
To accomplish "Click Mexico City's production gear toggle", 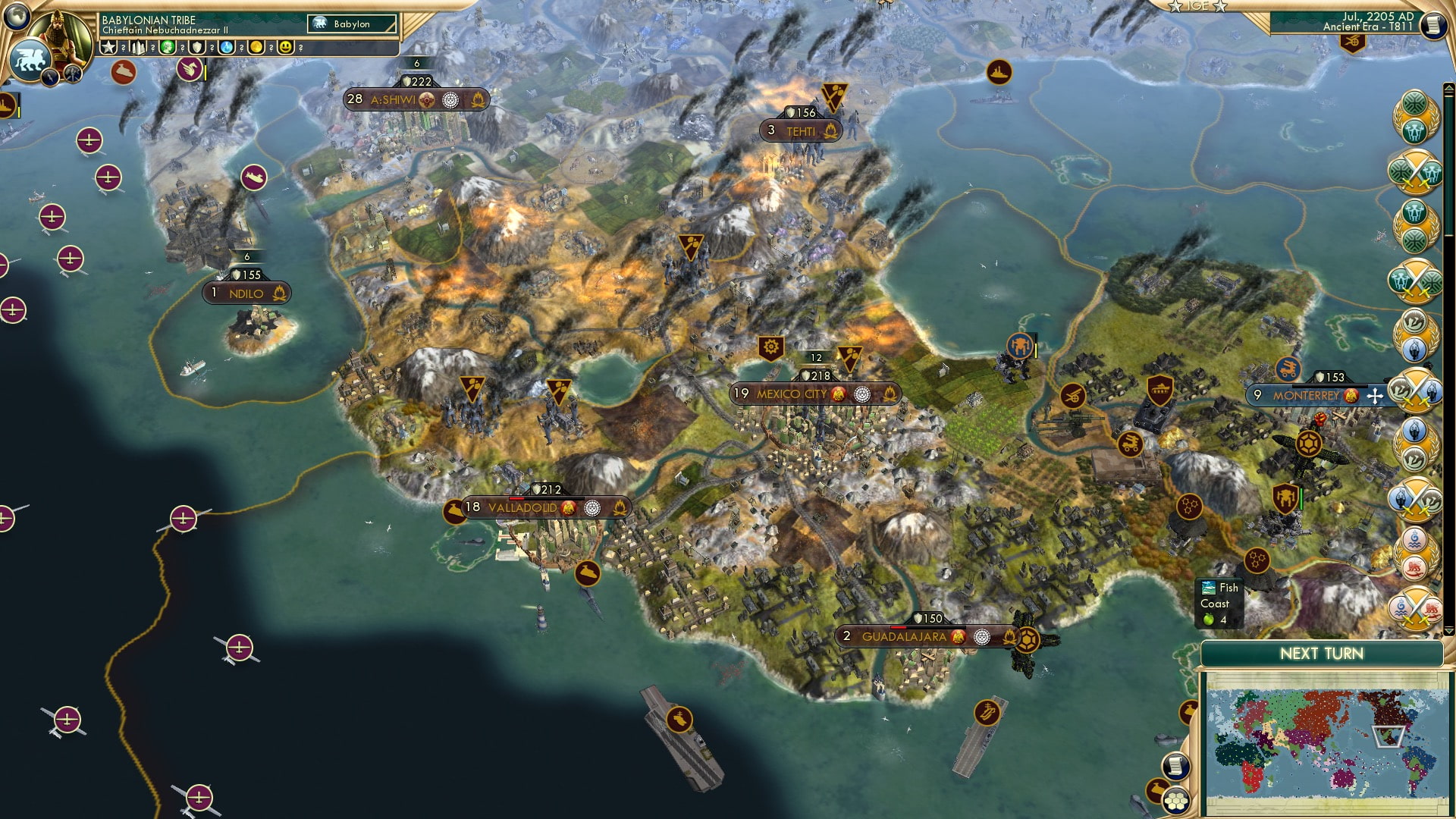I will coord(770,345).
